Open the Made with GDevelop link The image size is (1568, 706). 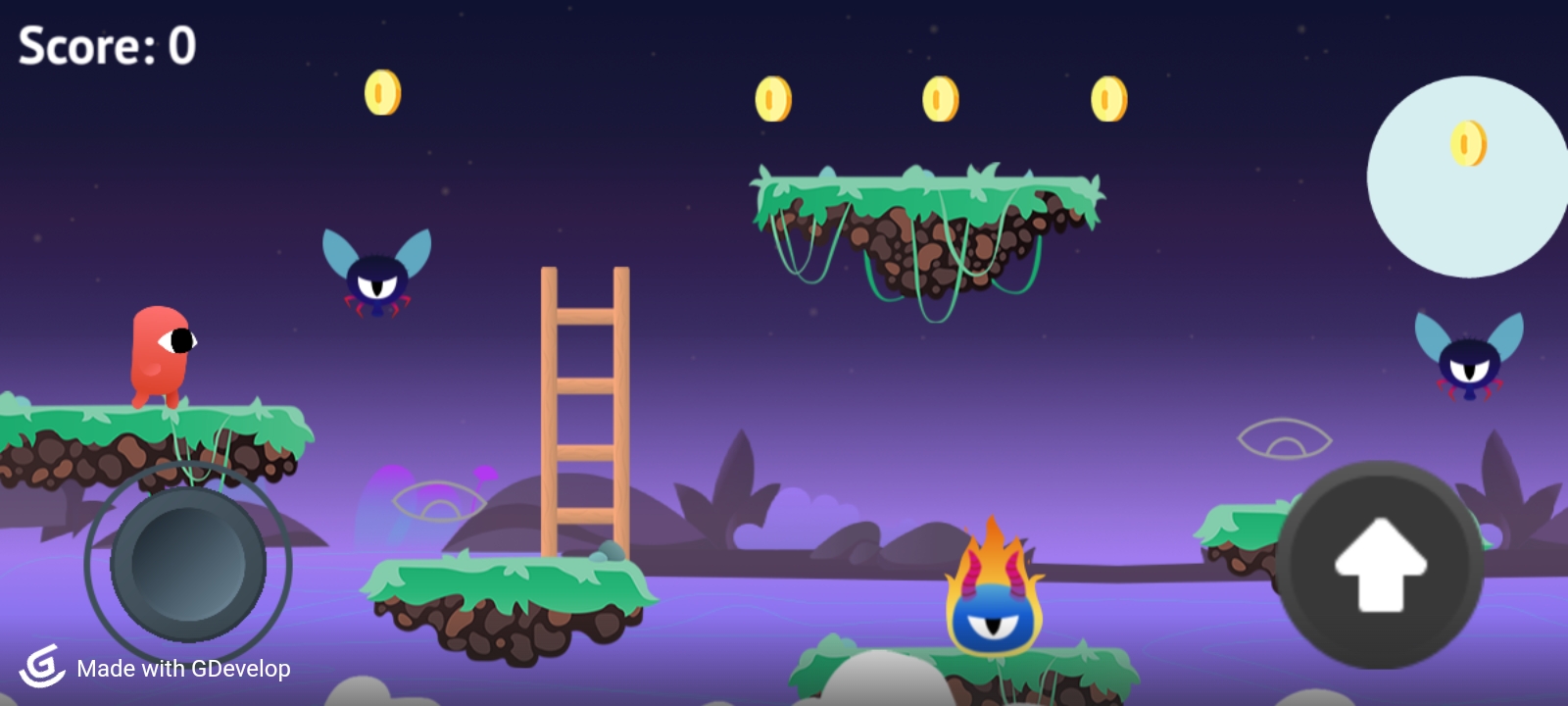pyautogui.click(x=182, y=670)
